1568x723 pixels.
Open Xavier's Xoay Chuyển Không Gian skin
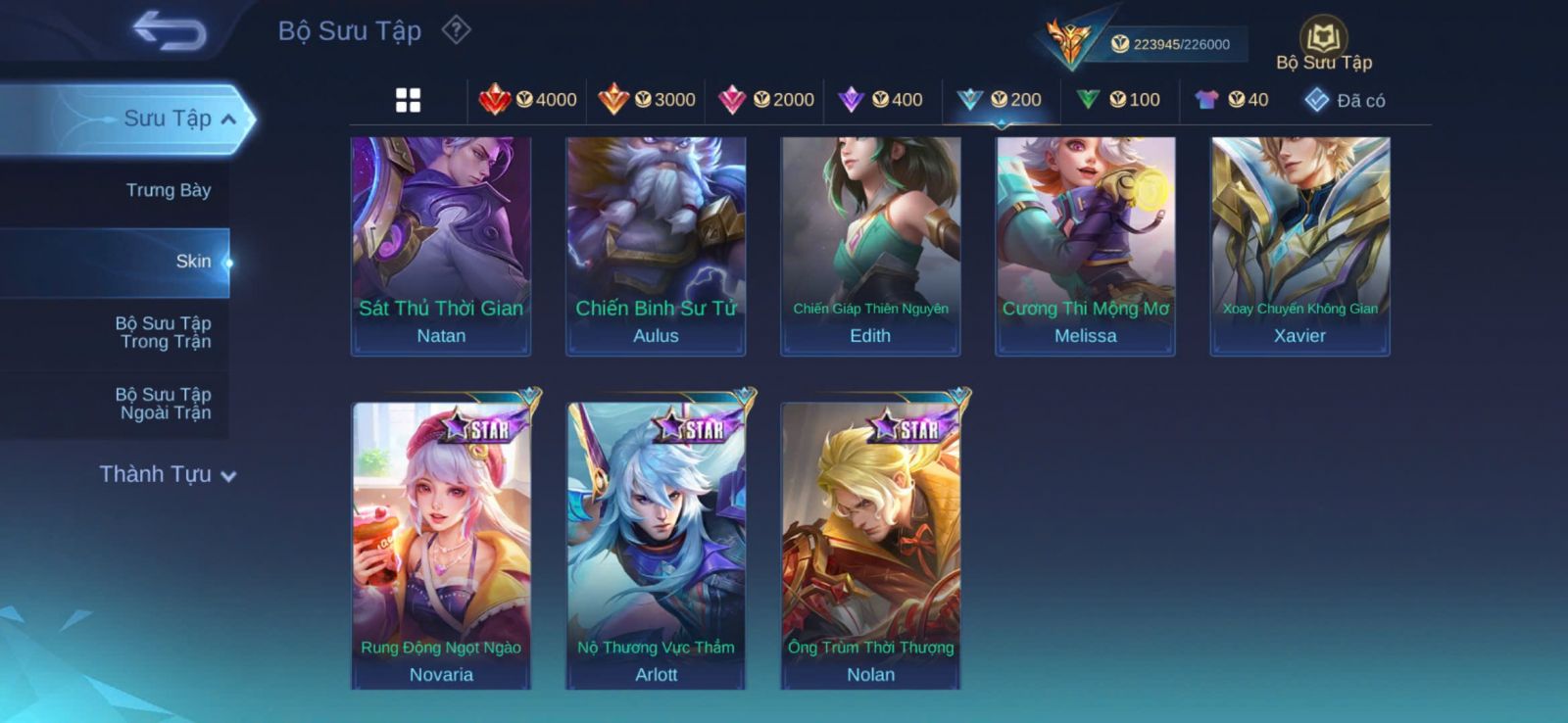pyautogui.click(x=1299, y=245)
